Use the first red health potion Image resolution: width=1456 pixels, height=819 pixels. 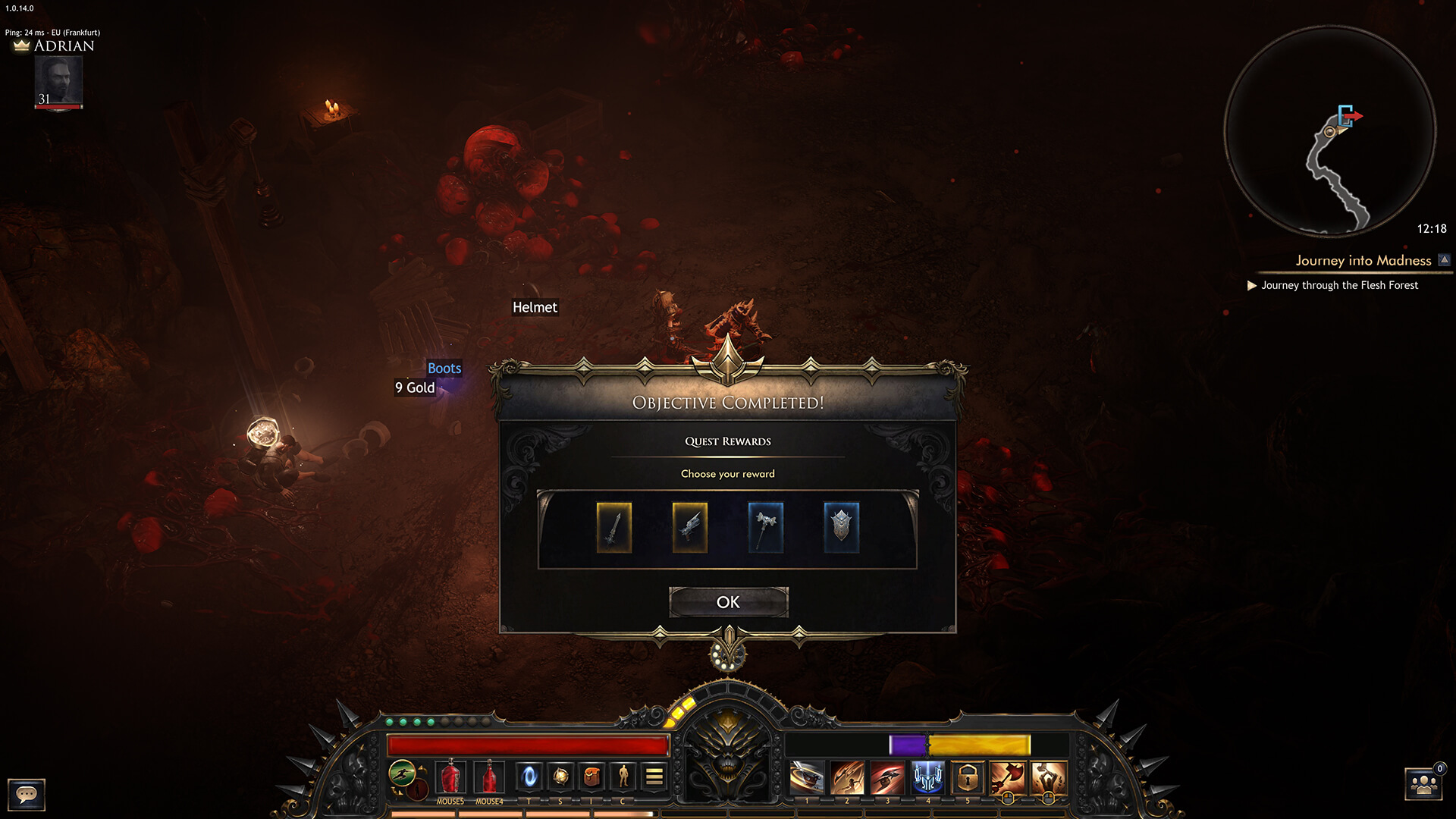pos(450,777)
